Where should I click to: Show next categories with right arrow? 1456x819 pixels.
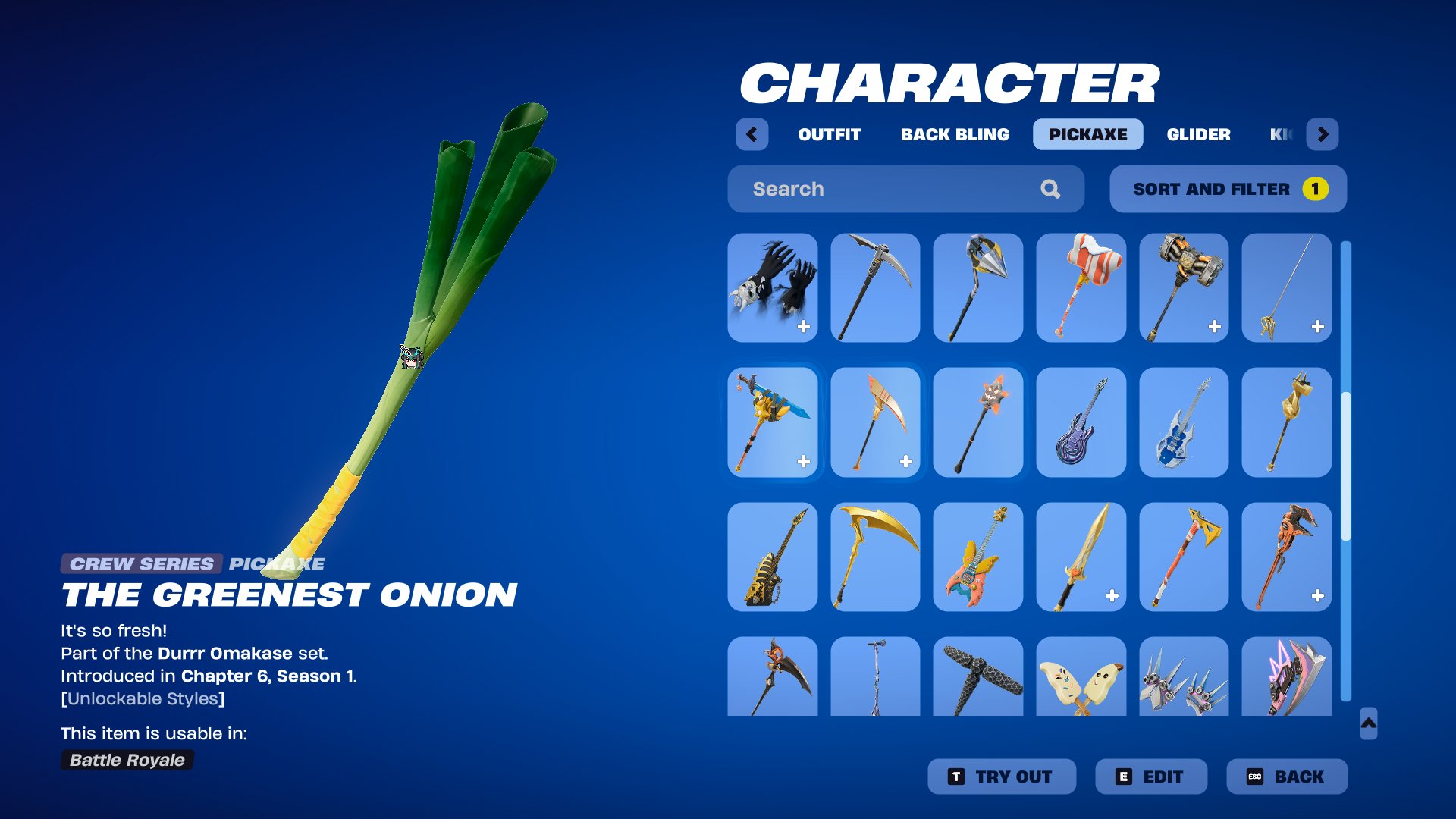pyautogui.click(x=1323, y=134)
